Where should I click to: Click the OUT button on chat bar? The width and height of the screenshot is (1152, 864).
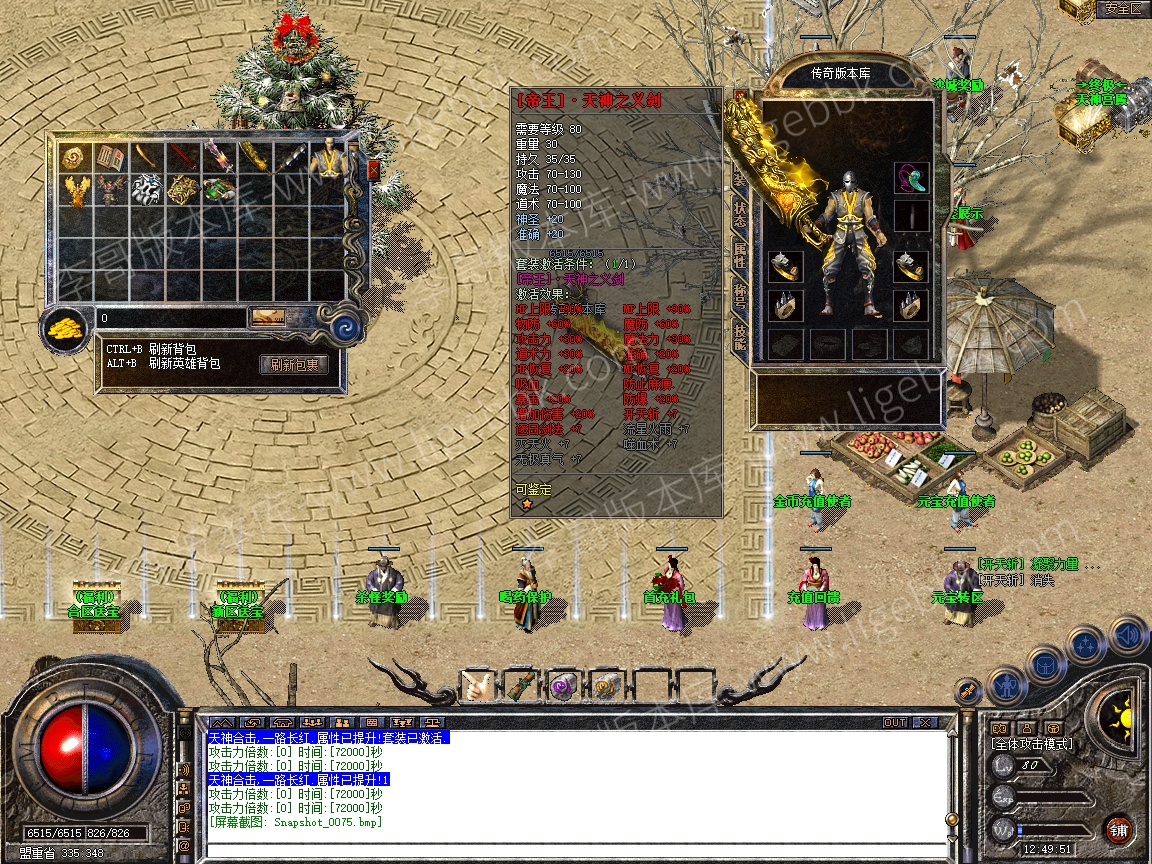coord(894,722)
